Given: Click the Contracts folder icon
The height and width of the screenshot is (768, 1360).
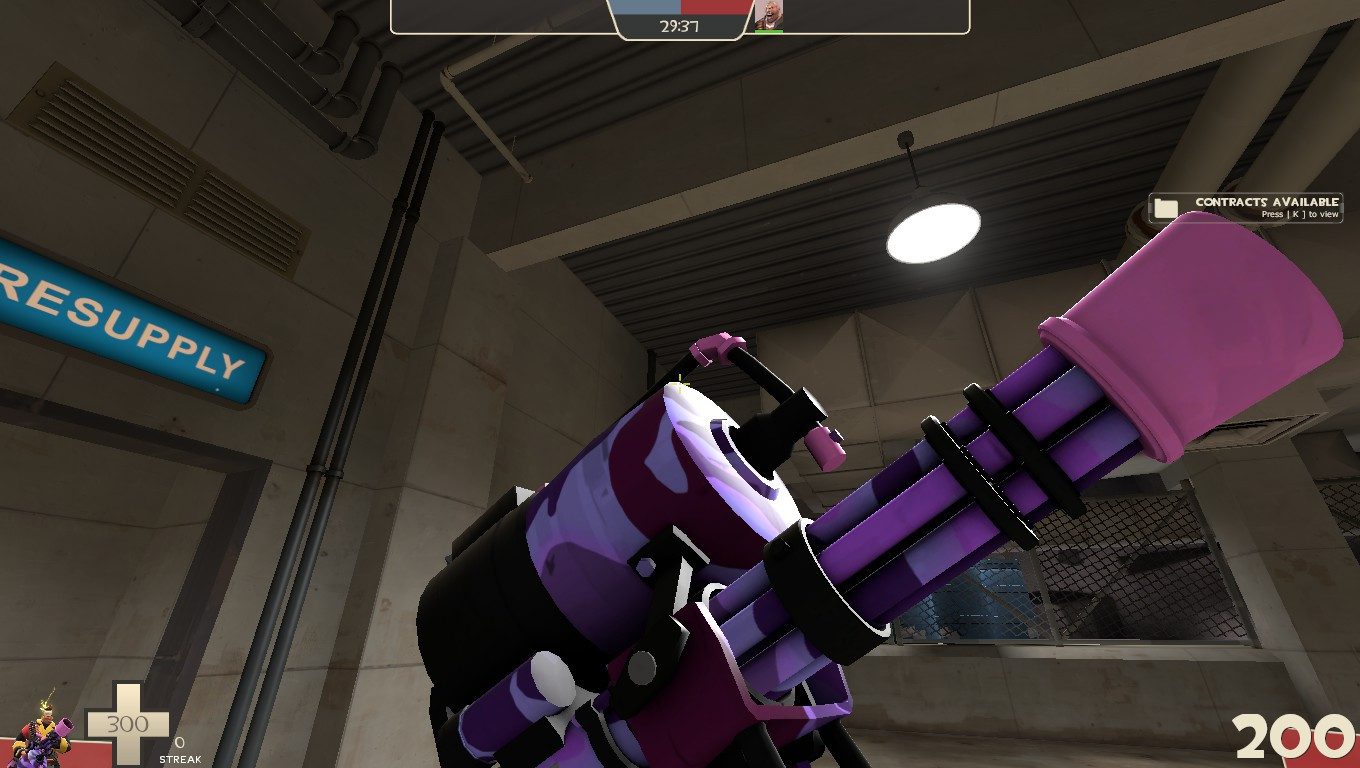Looking at the screenshot, I should [x=1166, y=207].
